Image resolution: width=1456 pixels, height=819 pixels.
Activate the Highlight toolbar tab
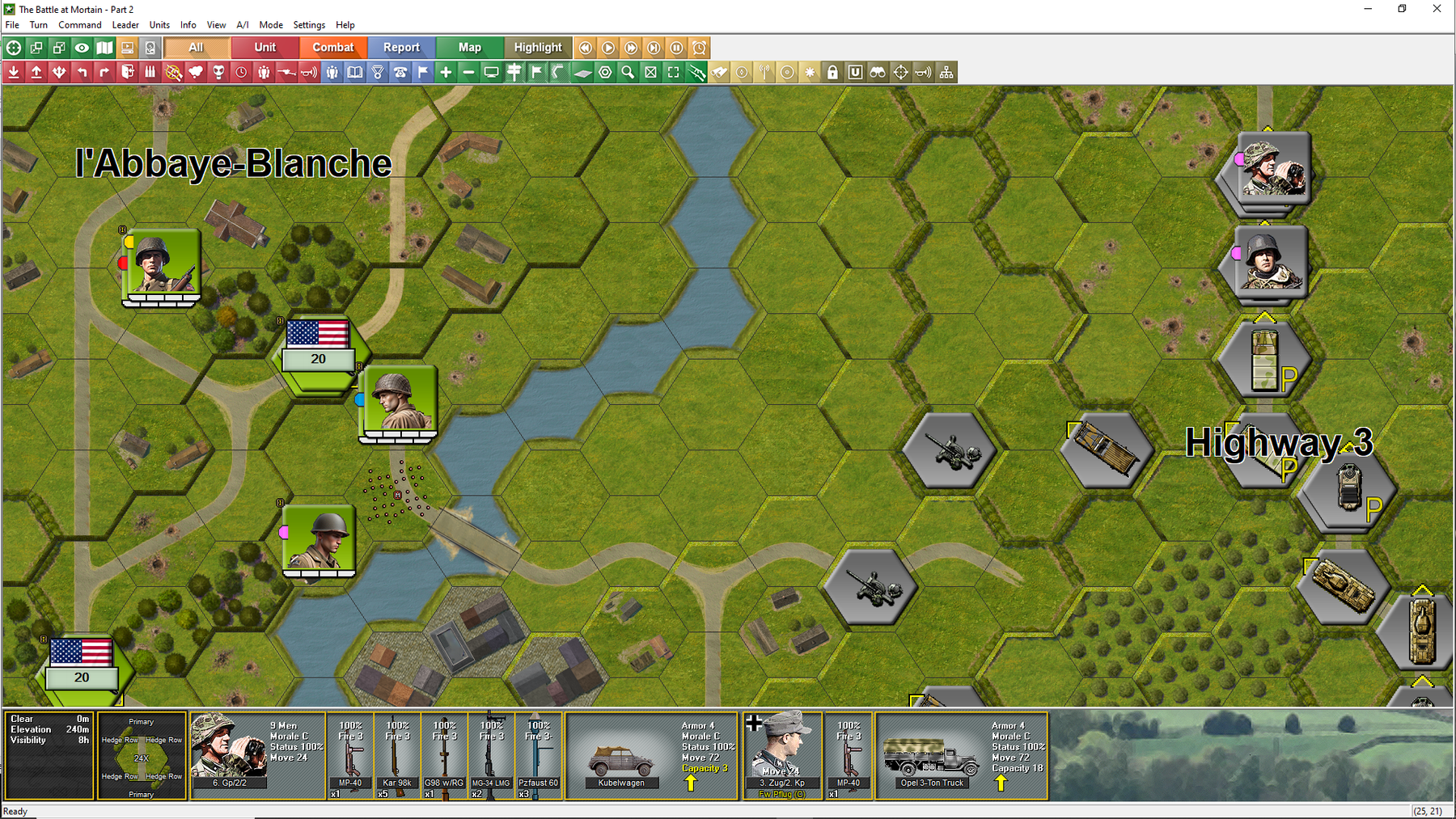(538, 48)
